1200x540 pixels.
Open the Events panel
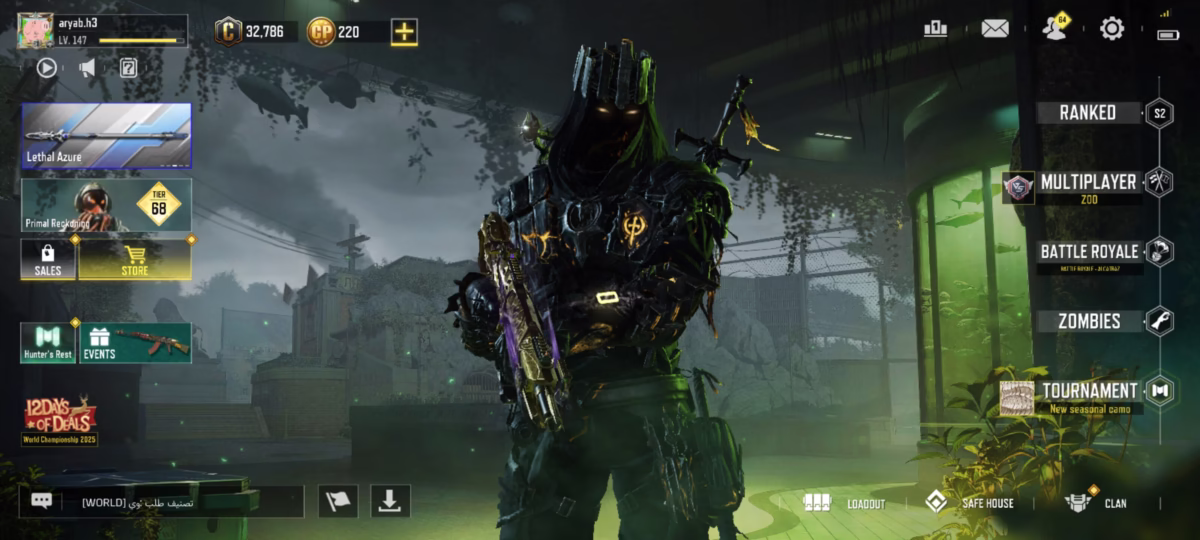[x=135, y=343]
